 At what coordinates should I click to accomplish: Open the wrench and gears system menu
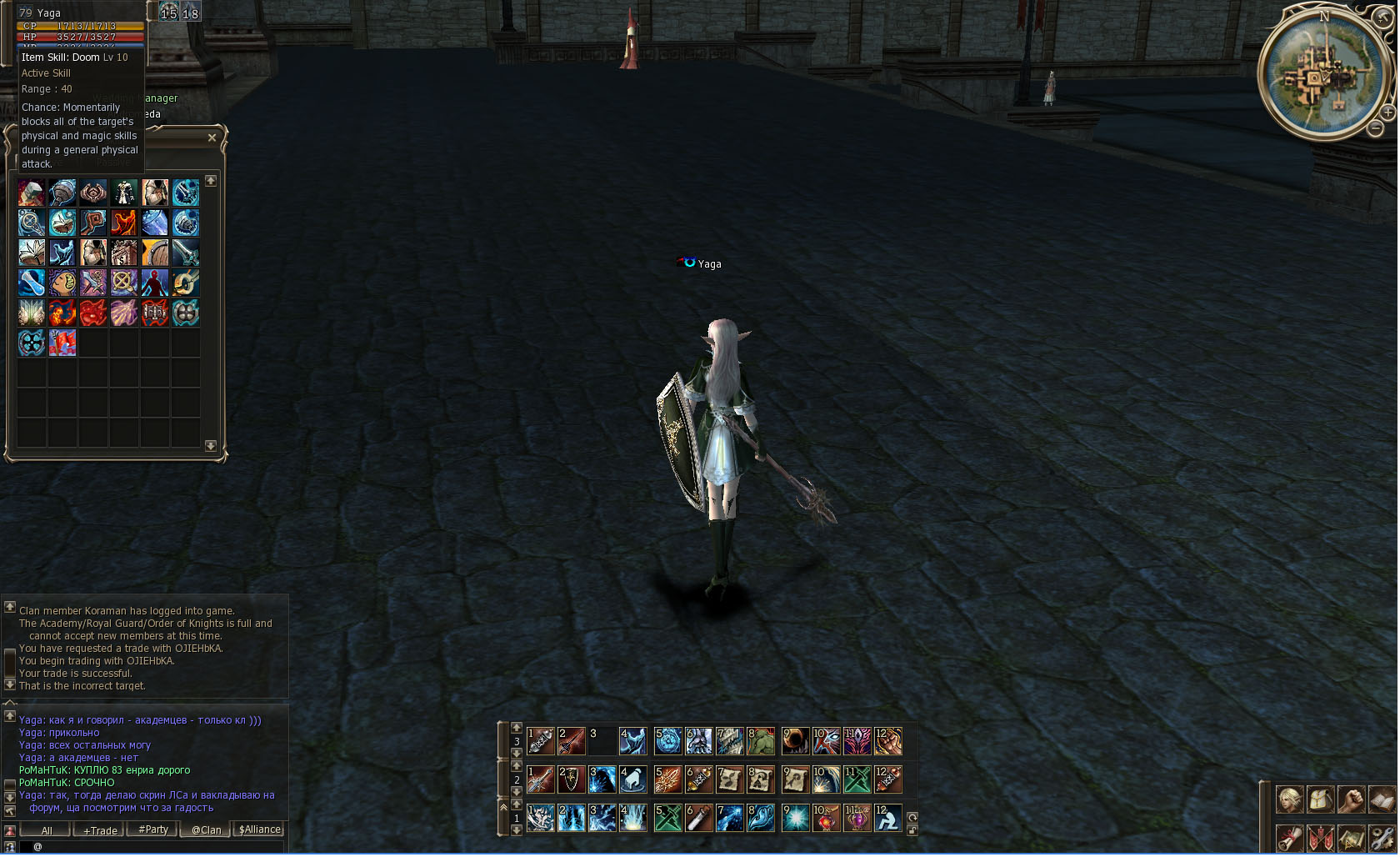point(1382,836)
